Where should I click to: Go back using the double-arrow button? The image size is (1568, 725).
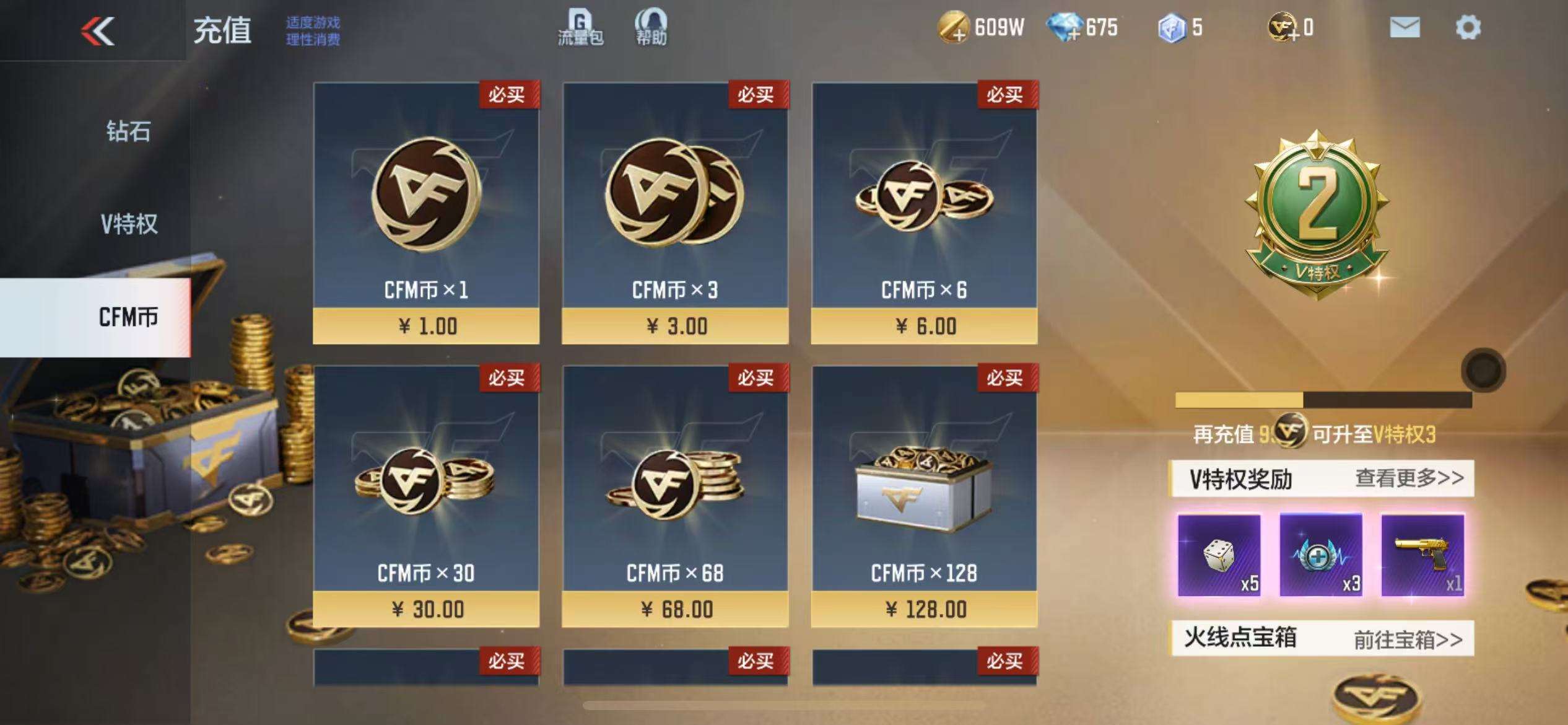(98, 30)
